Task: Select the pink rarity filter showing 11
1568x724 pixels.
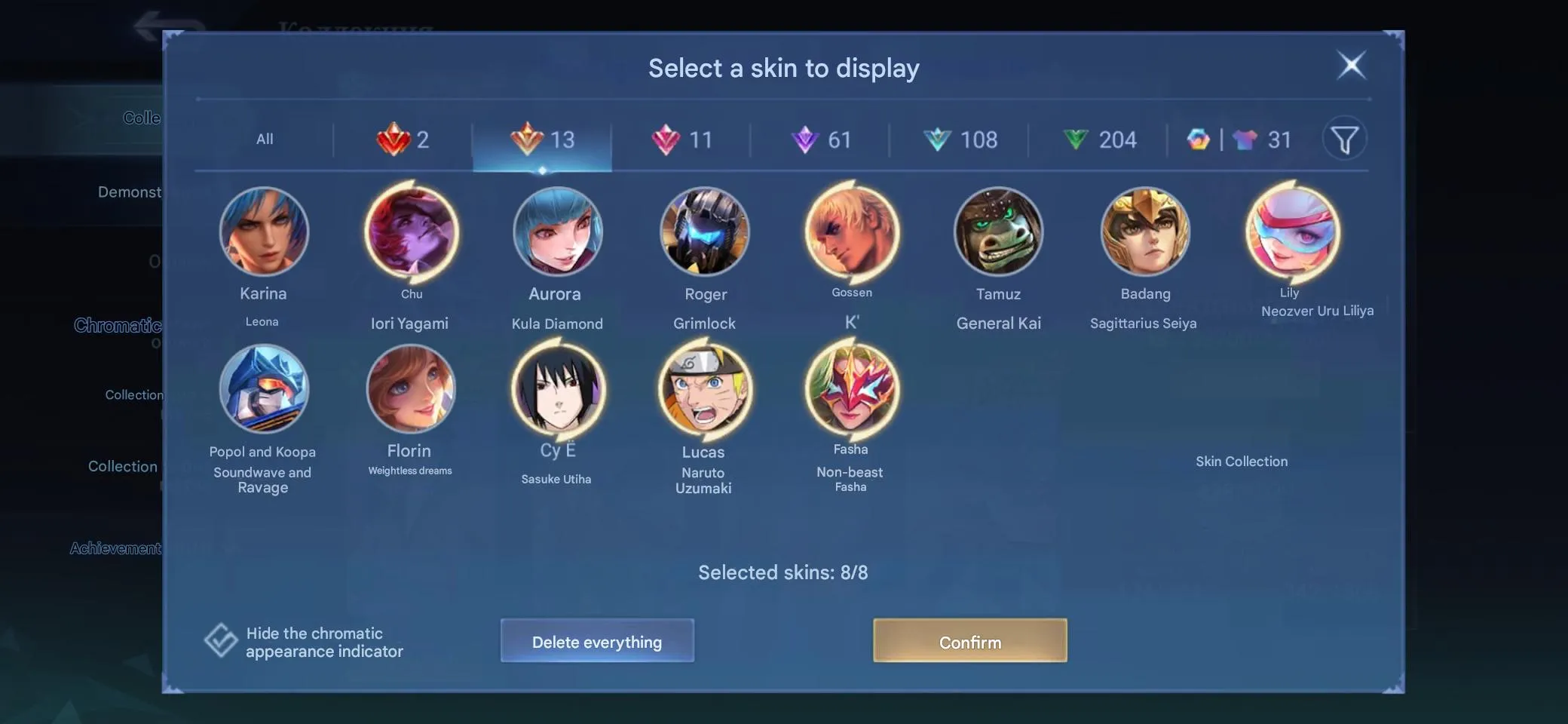Action: click(682, 140)
